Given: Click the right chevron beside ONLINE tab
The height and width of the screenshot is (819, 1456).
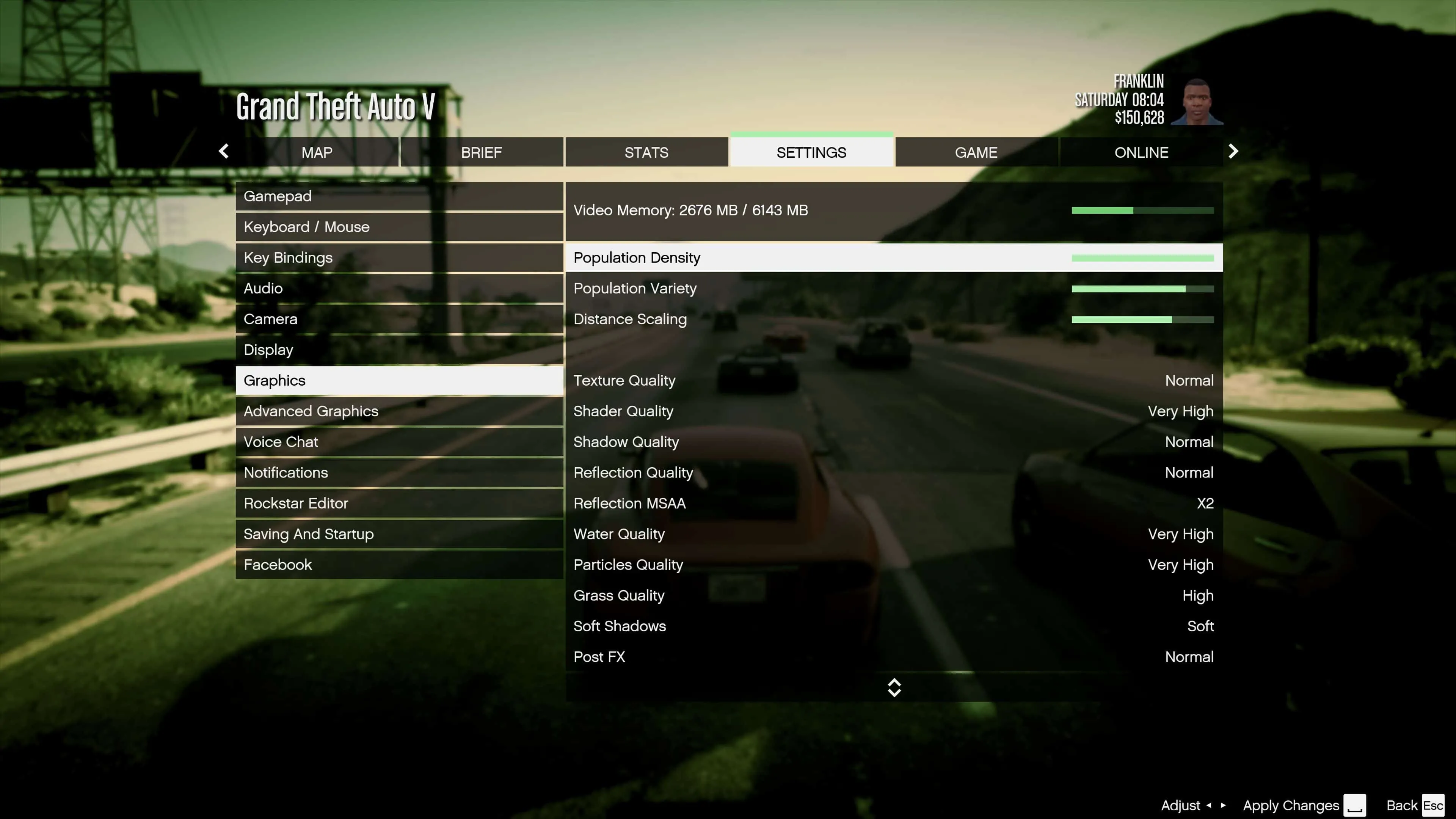Looking at the screenshot, I should point(1233,152).
